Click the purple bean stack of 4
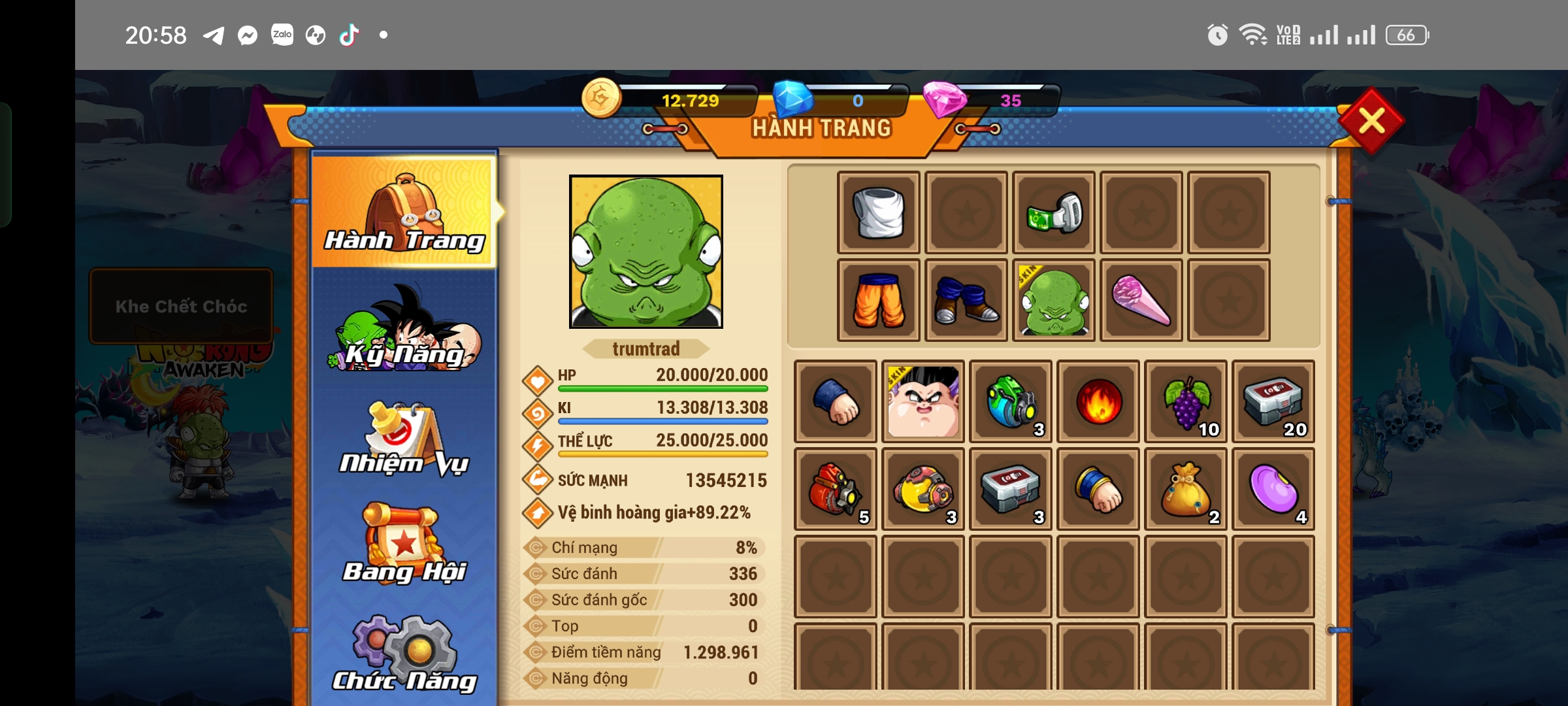Viewport: 1568px width, 706px height. (1273, 489)
